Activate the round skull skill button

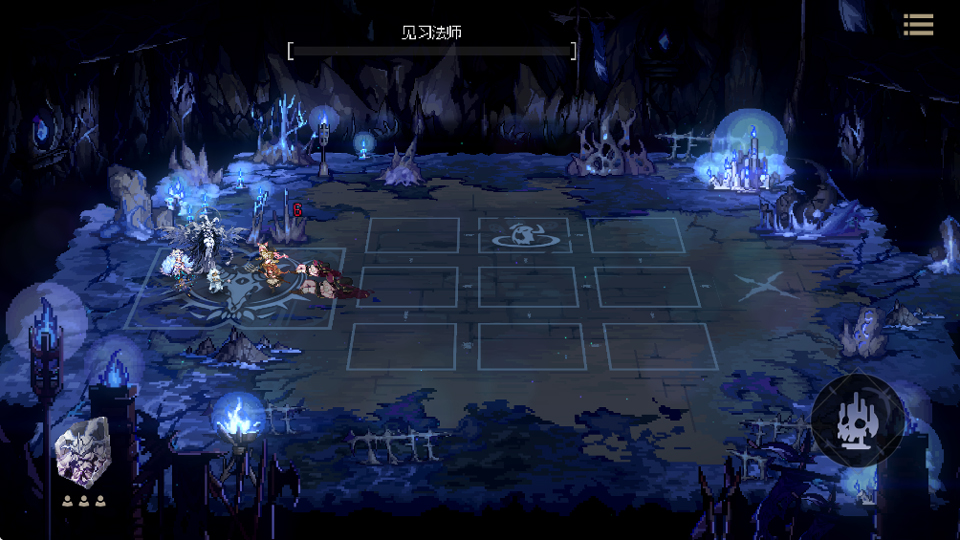click(x=857, y=421)
